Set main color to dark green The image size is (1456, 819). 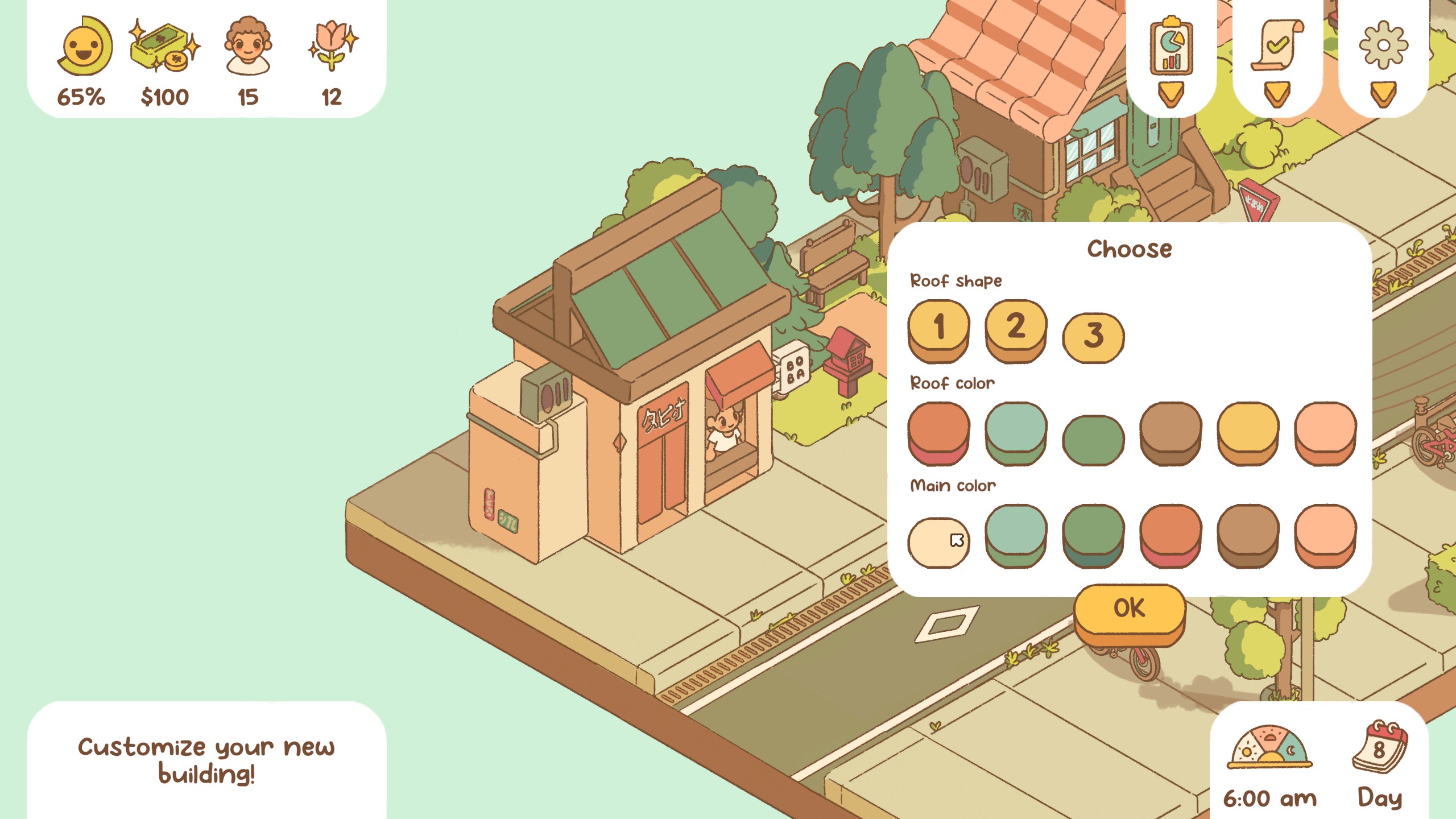tap(1093, 532)
